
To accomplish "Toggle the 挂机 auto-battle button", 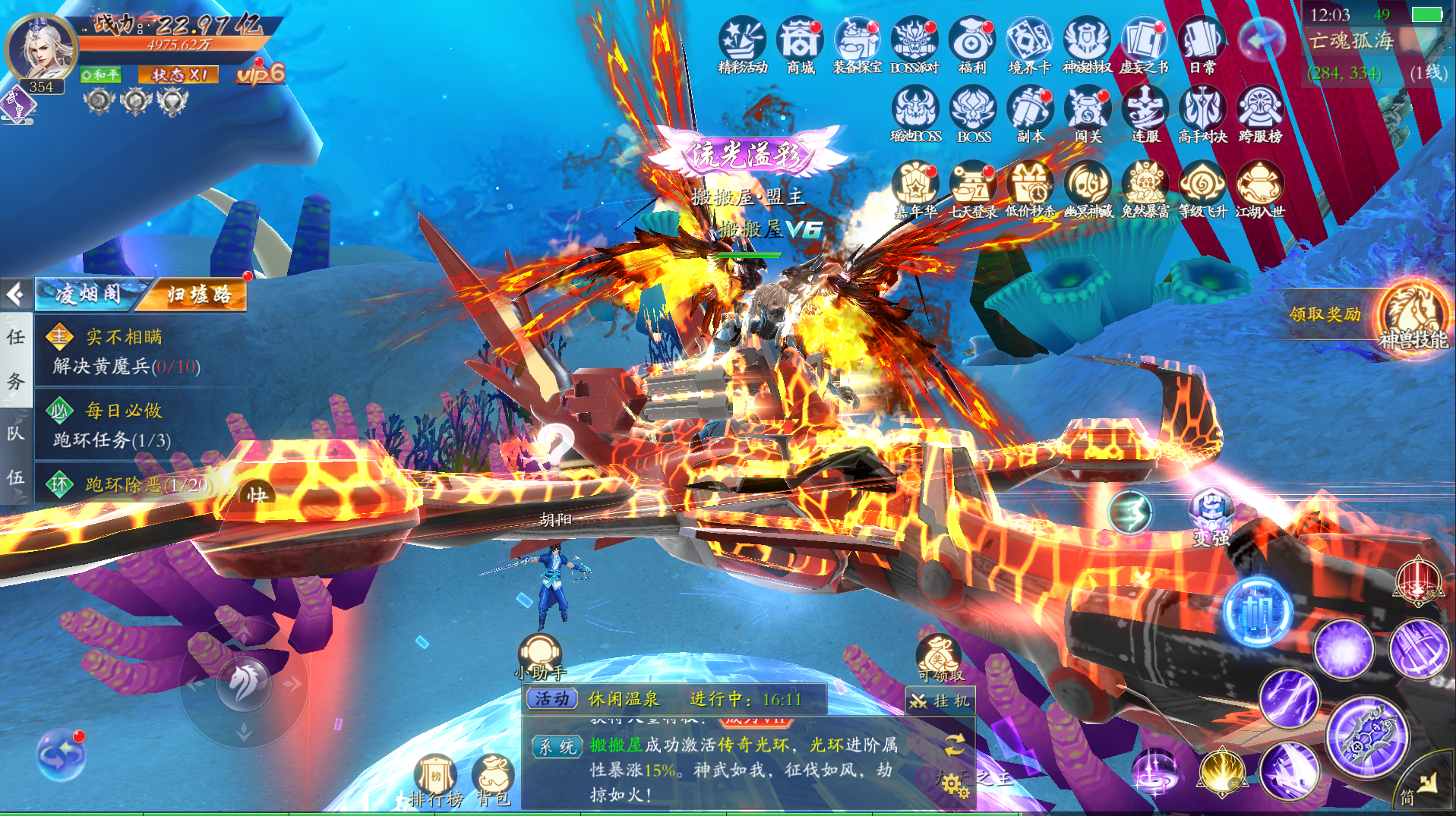I will [x=940, y=701].
